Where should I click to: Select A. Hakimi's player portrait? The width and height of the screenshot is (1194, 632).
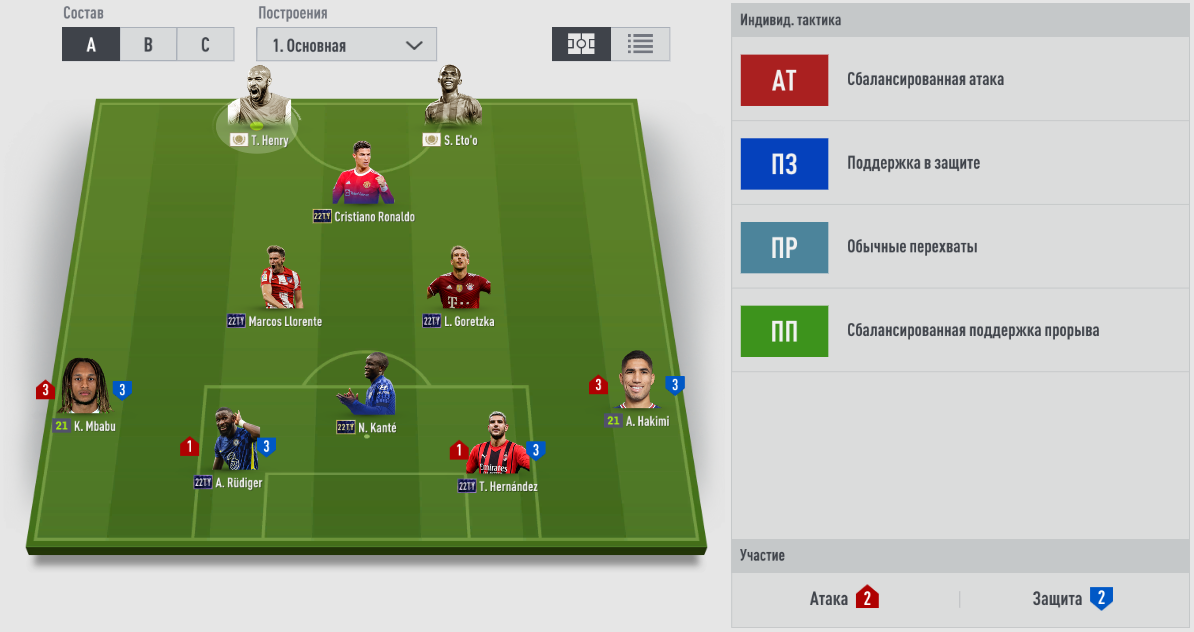coord(637,381)
